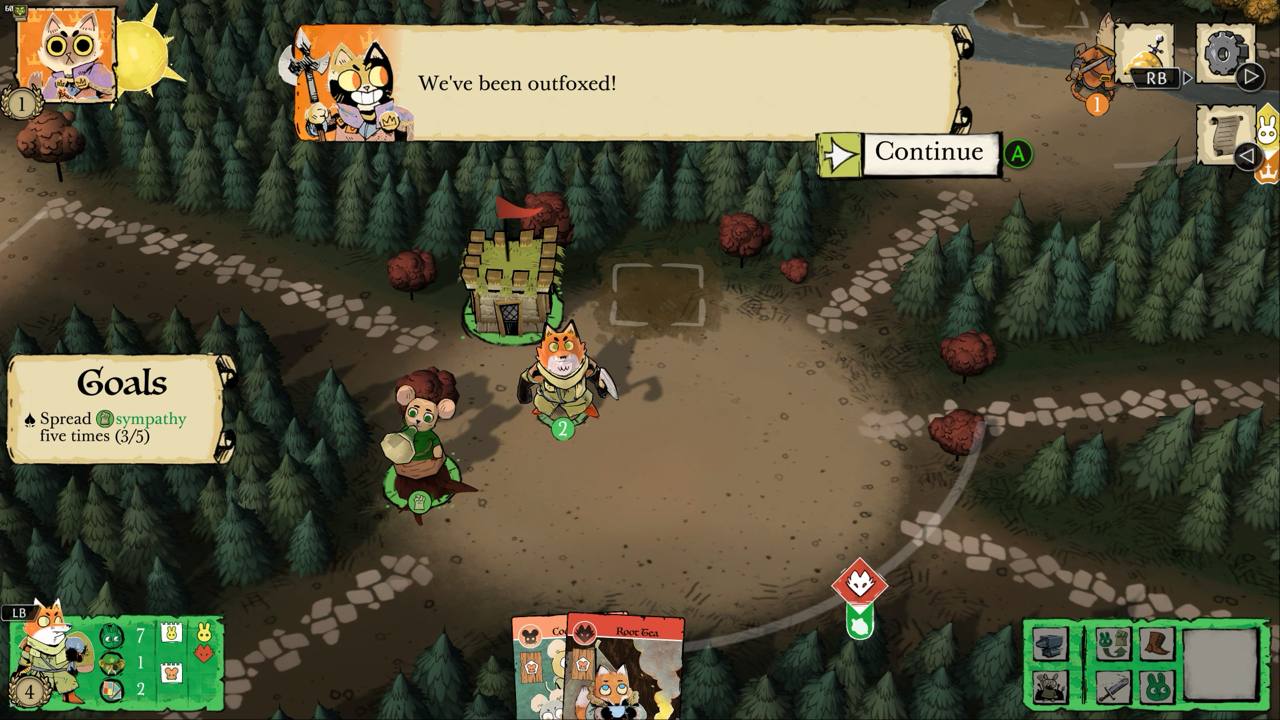Choose the boot move action
The image size is (1280, 720).
click(1155, 643)
